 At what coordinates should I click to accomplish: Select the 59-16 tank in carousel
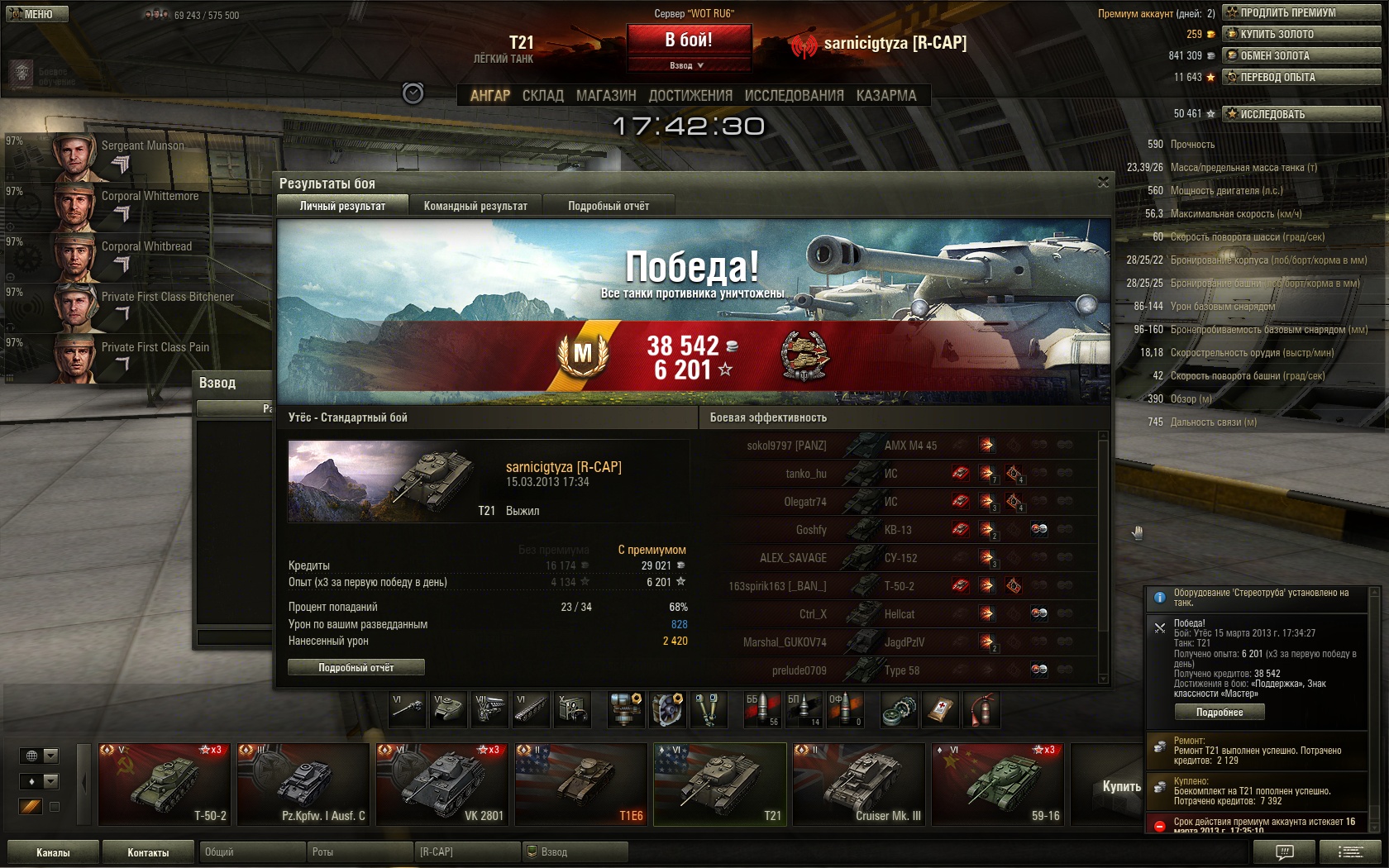(x=997, y=785)
